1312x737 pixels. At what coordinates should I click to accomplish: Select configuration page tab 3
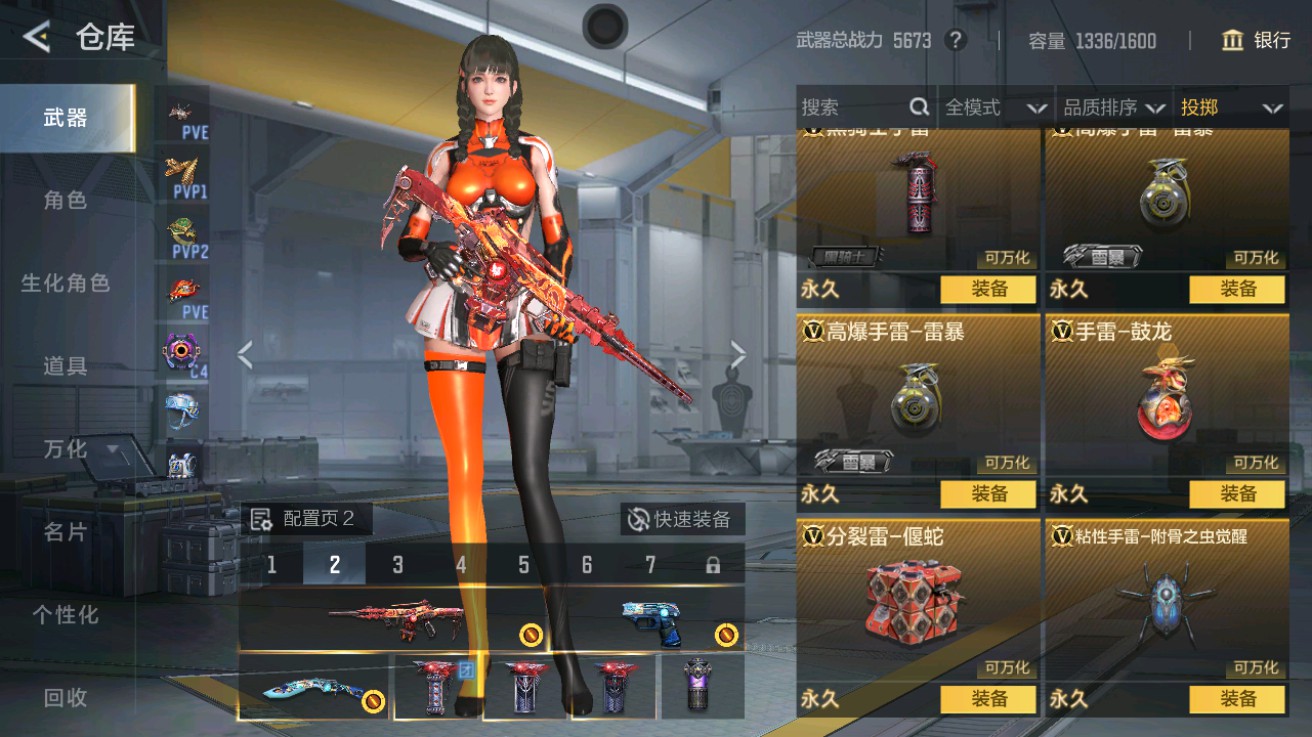(398, 564)
